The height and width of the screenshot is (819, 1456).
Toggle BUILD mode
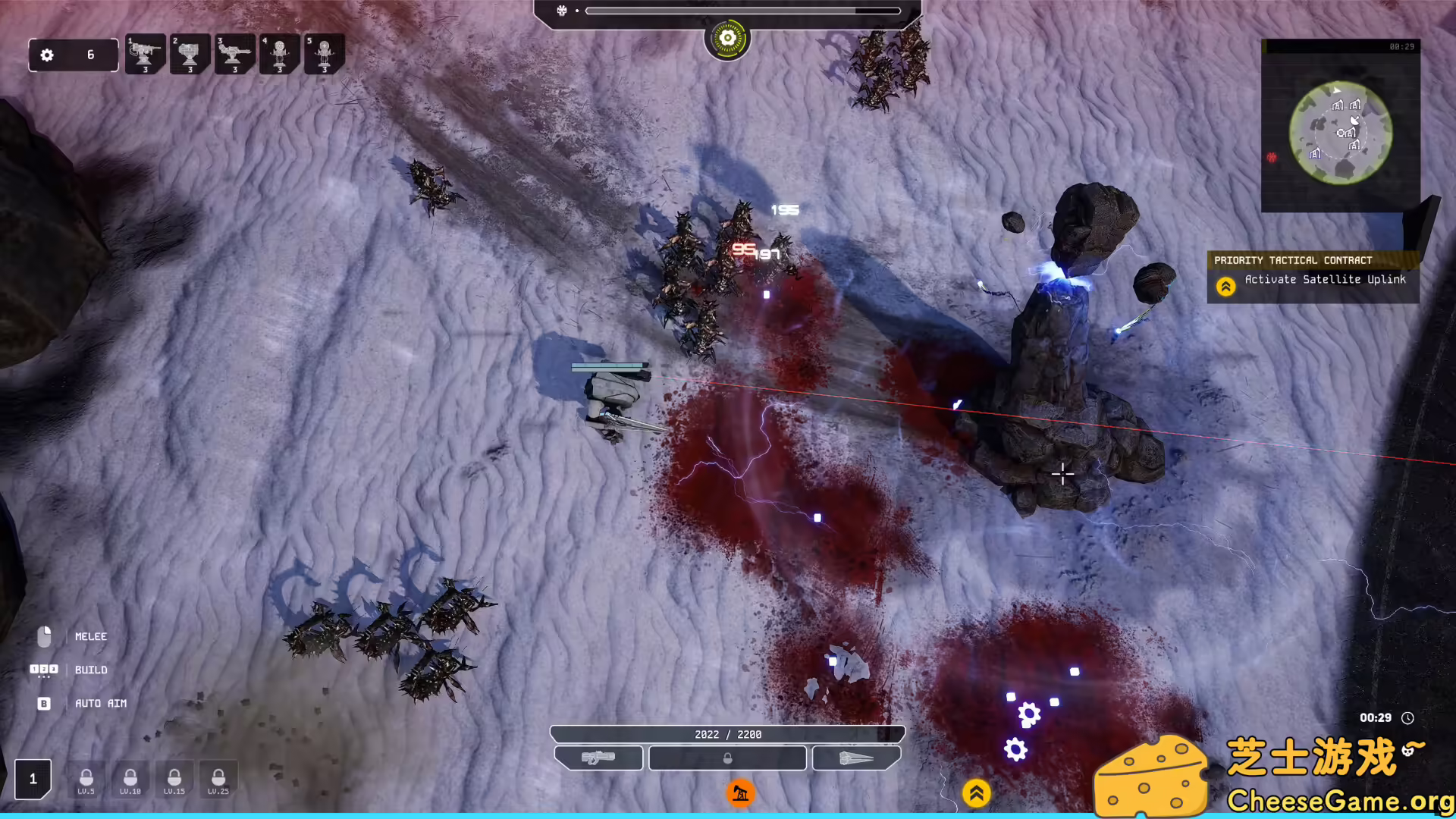(43, 670)
